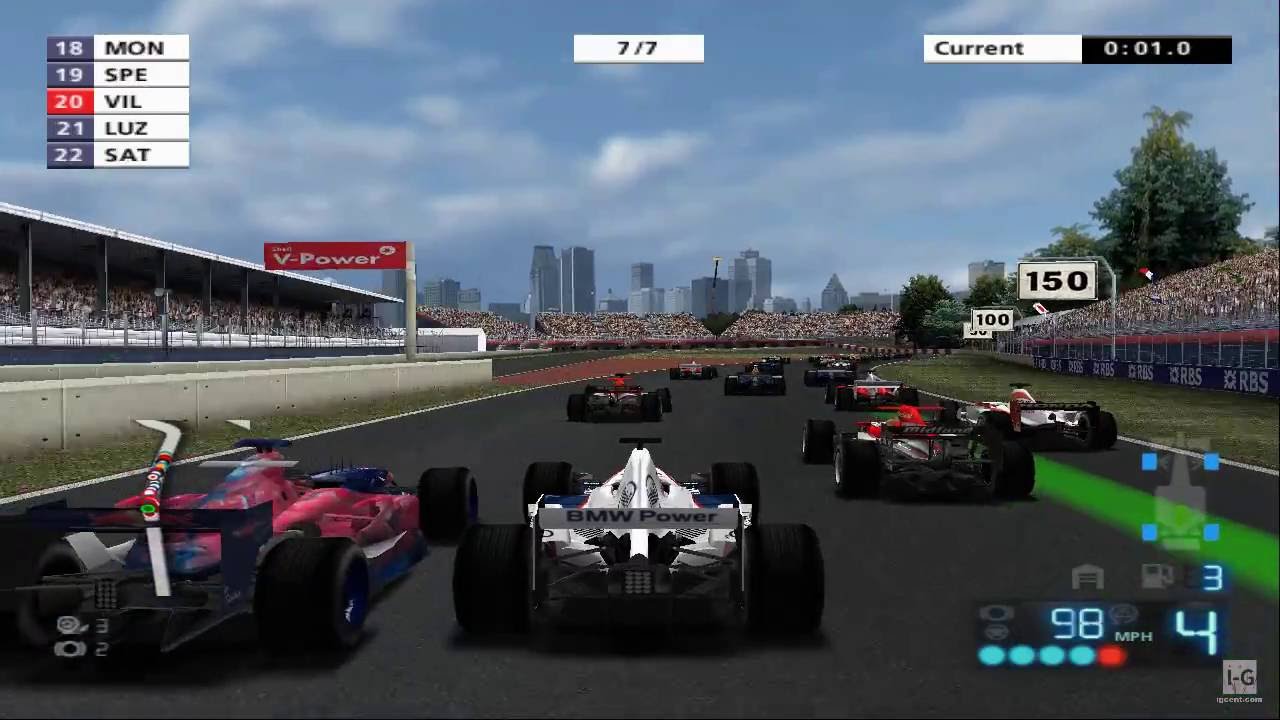This screenshot has height=720, width=1280.
Task: Toggle the highlighted VIL position entry
Action: (117, 100)
